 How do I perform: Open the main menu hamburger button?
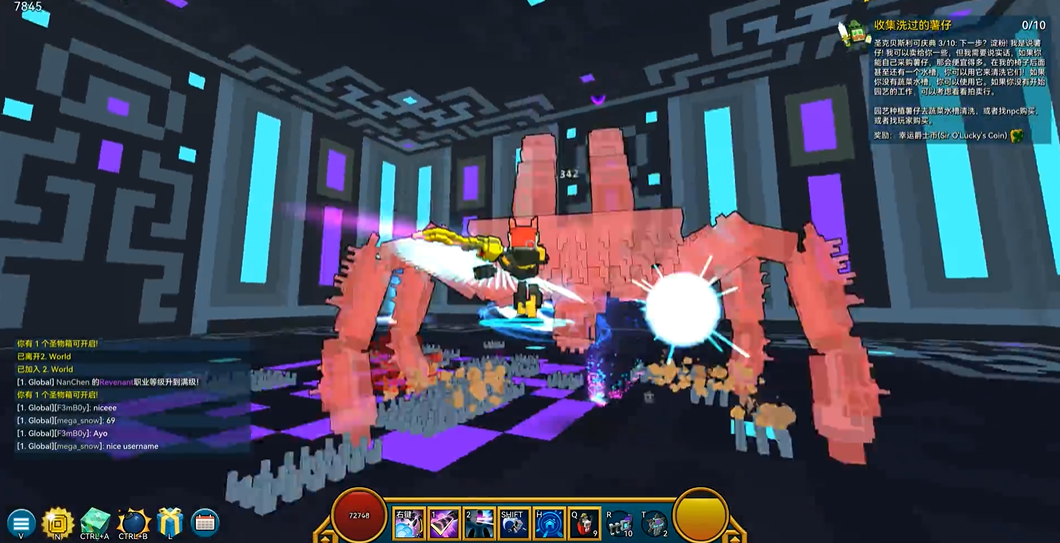tap(22, 522)
